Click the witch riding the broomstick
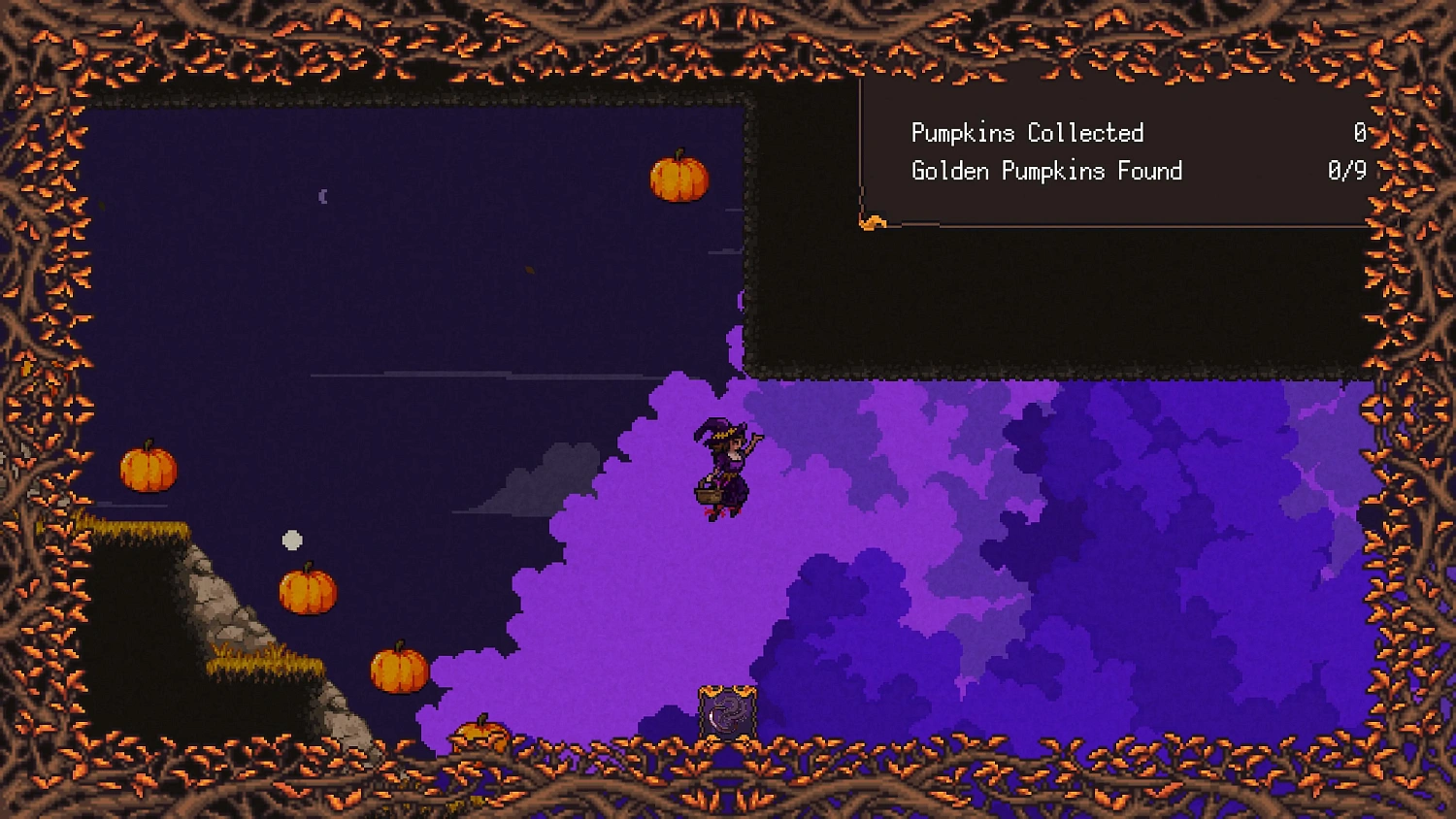This screenshot has height=819, width=1456. click(x=723, y=461)
